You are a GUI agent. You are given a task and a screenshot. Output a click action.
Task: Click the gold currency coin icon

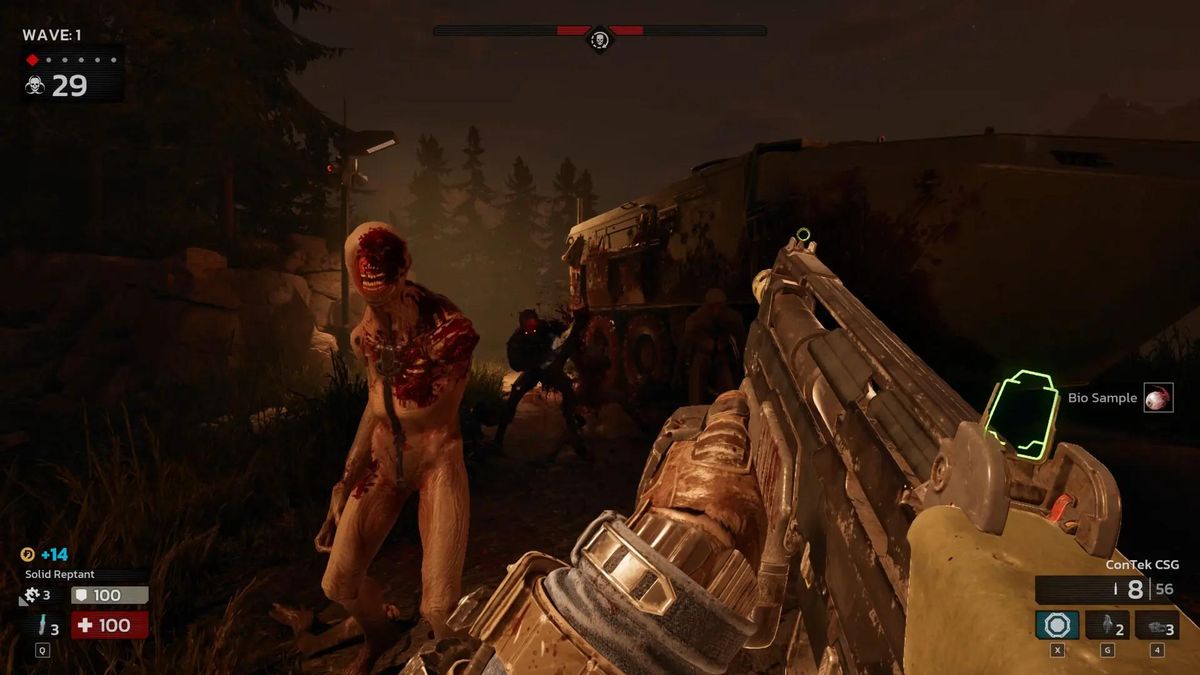click(x=26, y=554)
